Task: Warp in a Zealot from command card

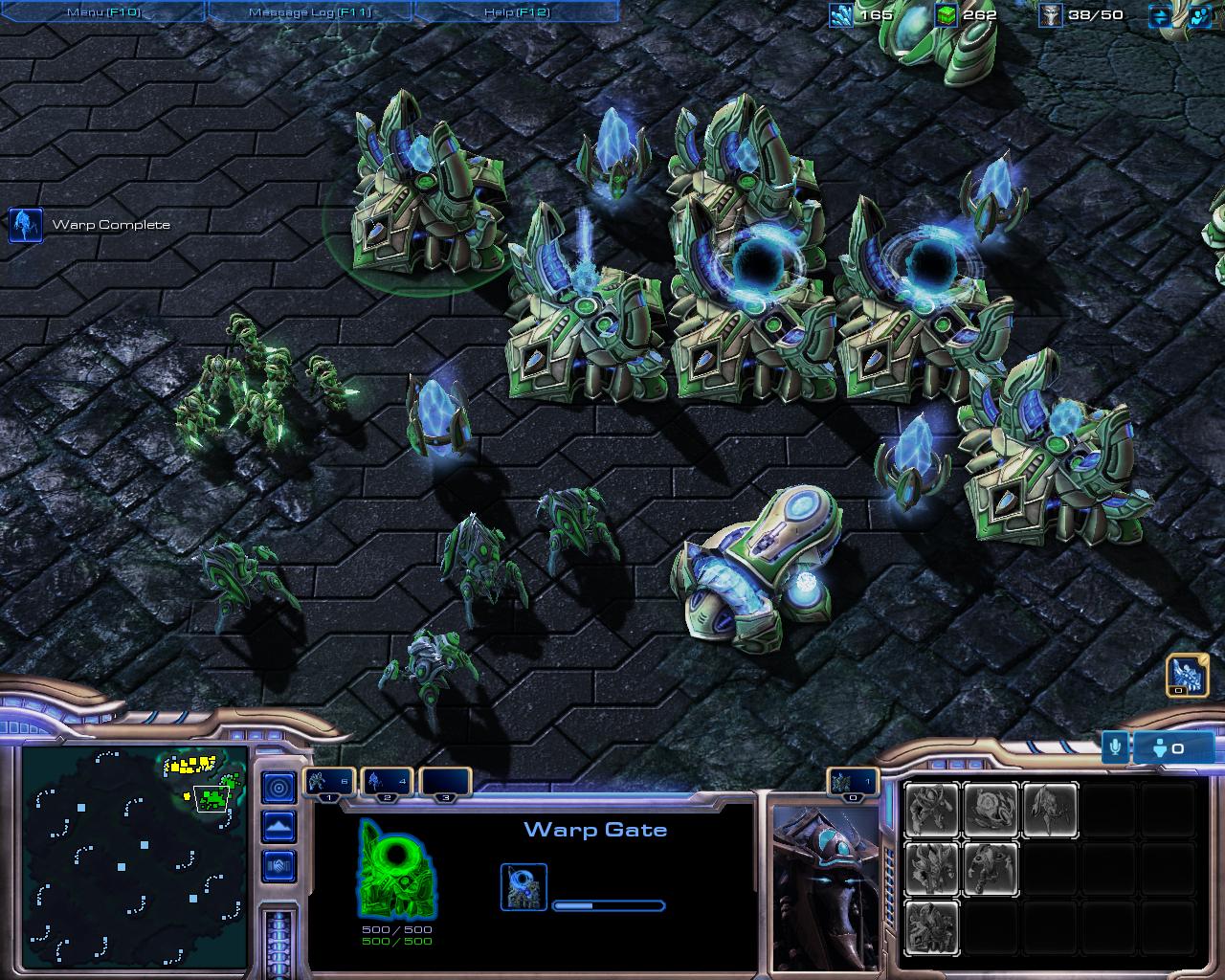Action: [x=932, y=810]
